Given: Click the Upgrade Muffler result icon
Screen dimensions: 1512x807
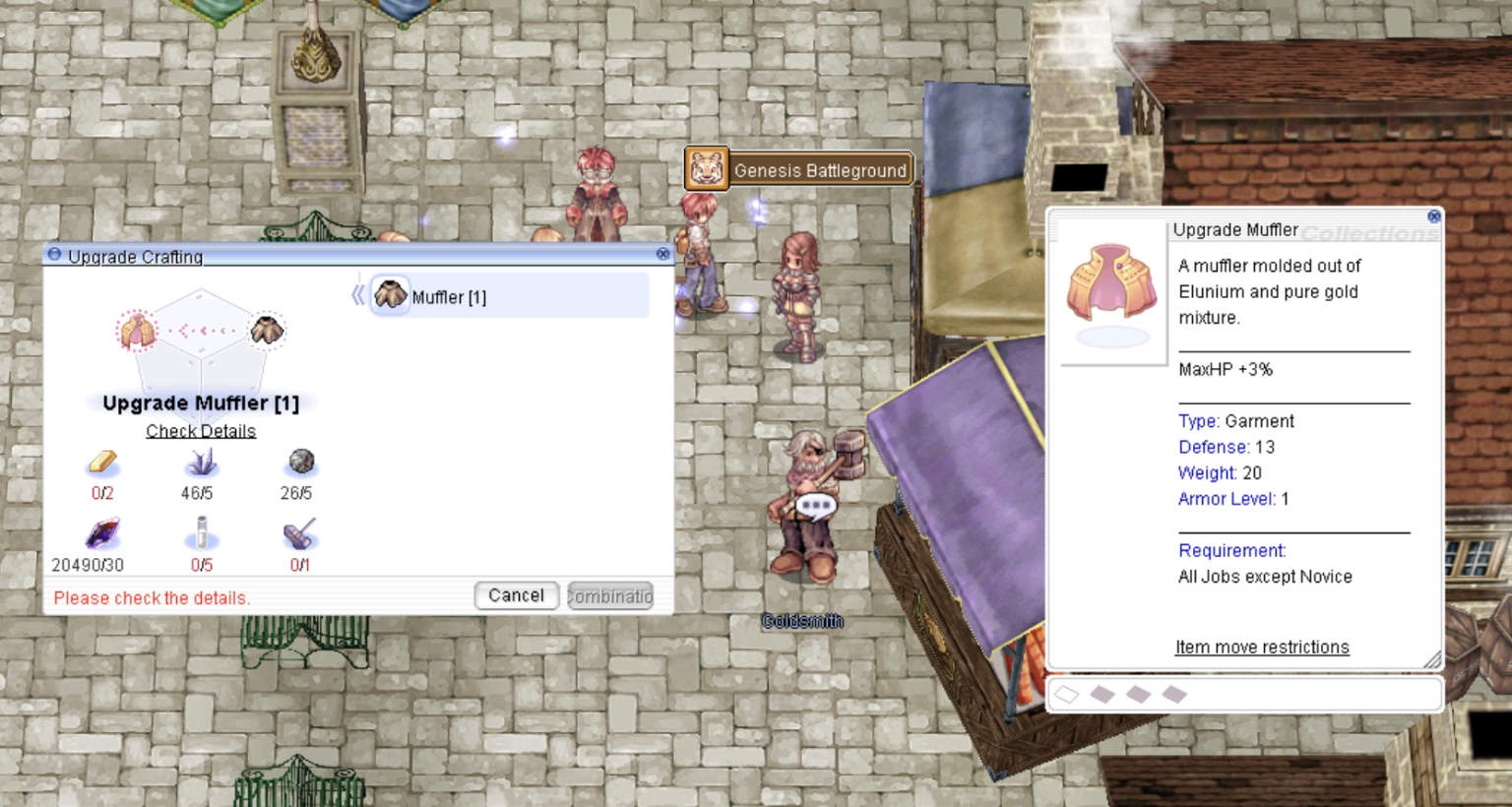Looking at the screenshot, I should (x=137, y=331).
